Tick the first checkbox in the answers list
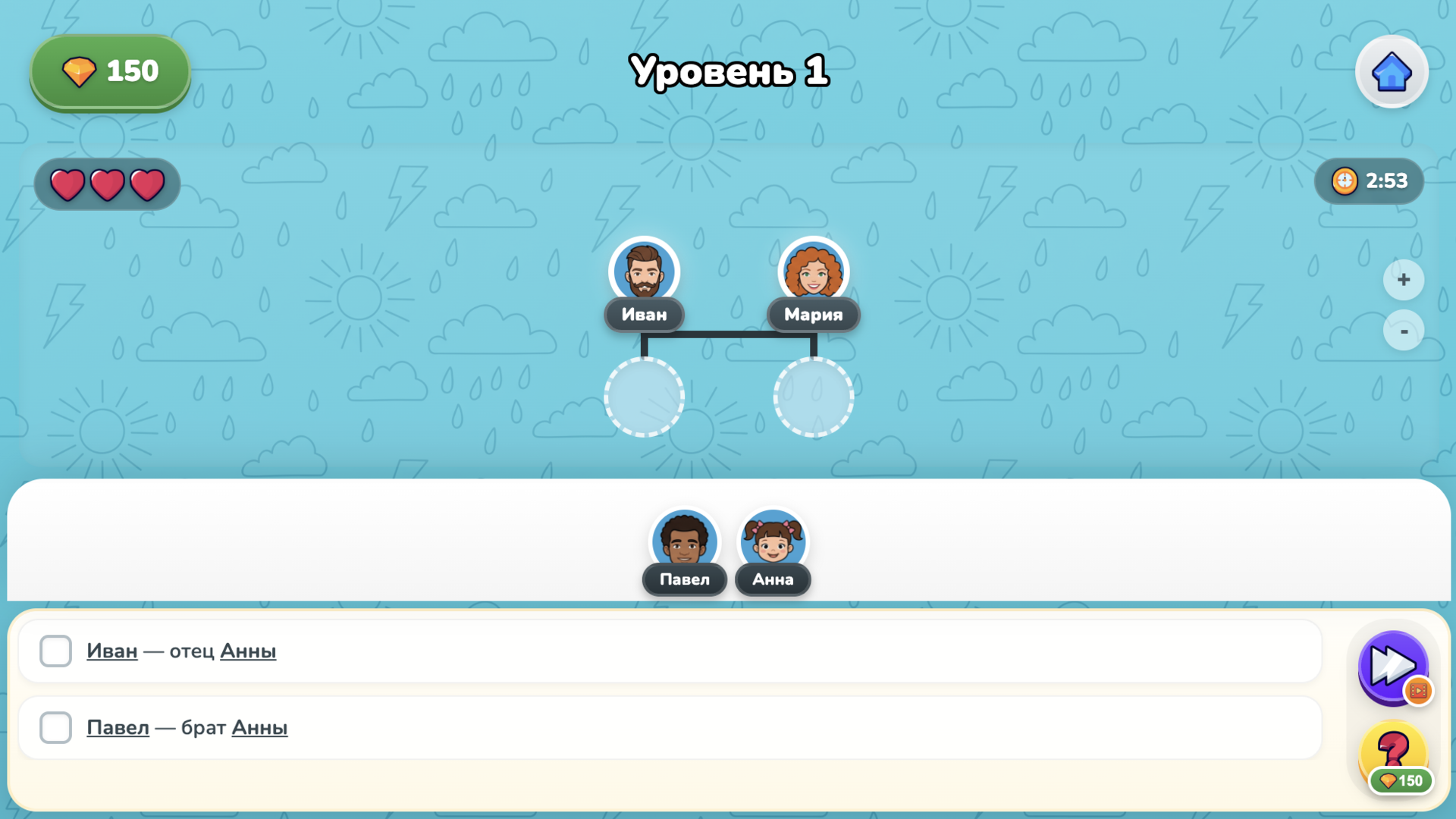This screenshot has width=1456, height=819. click(x=55, y=651)
